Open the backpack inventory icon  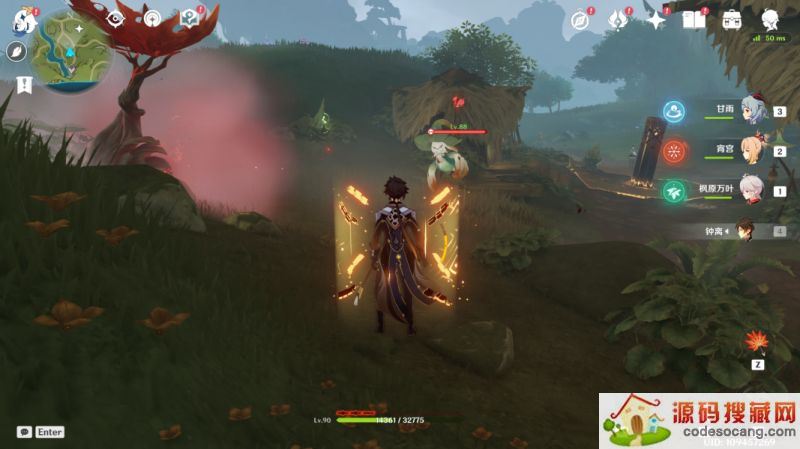pyautogui.click(x=732, y=20)
